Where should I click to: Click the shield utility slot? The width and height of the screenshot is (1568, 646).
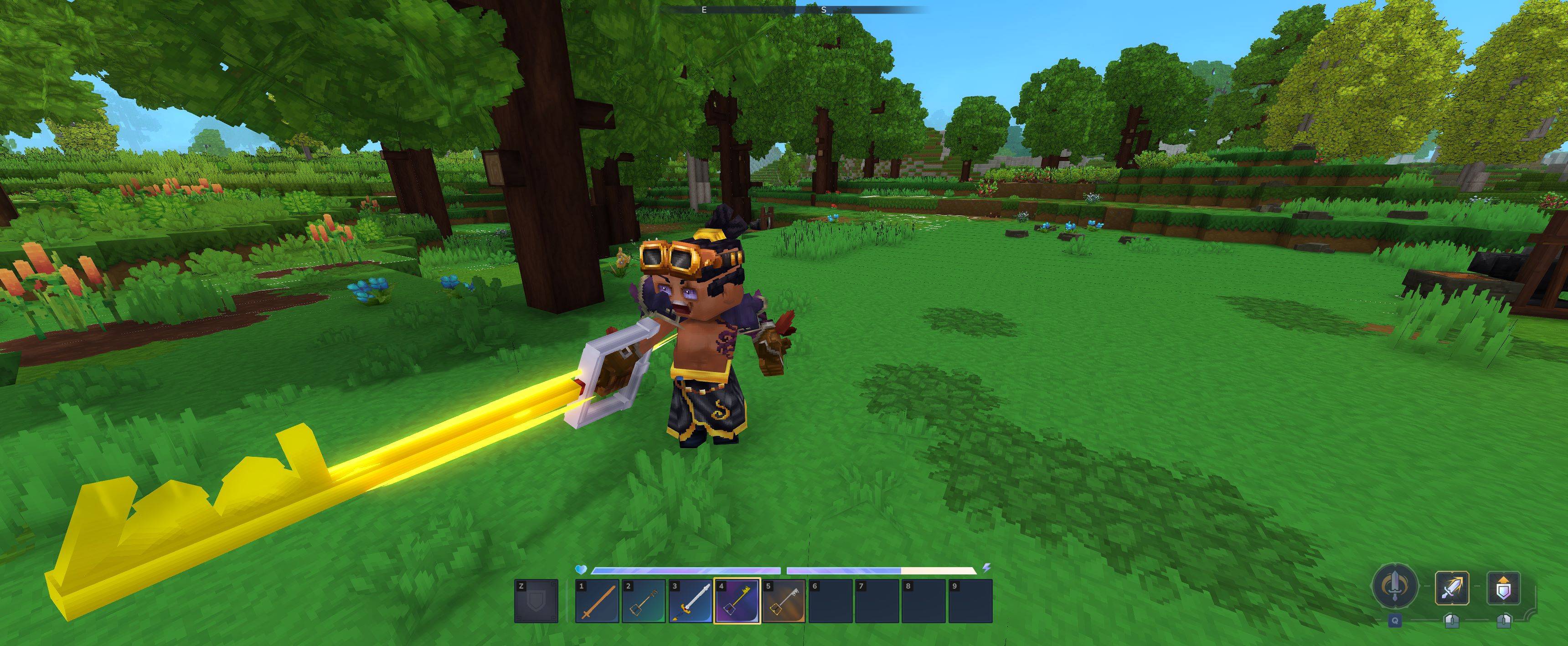coord(536,601)
